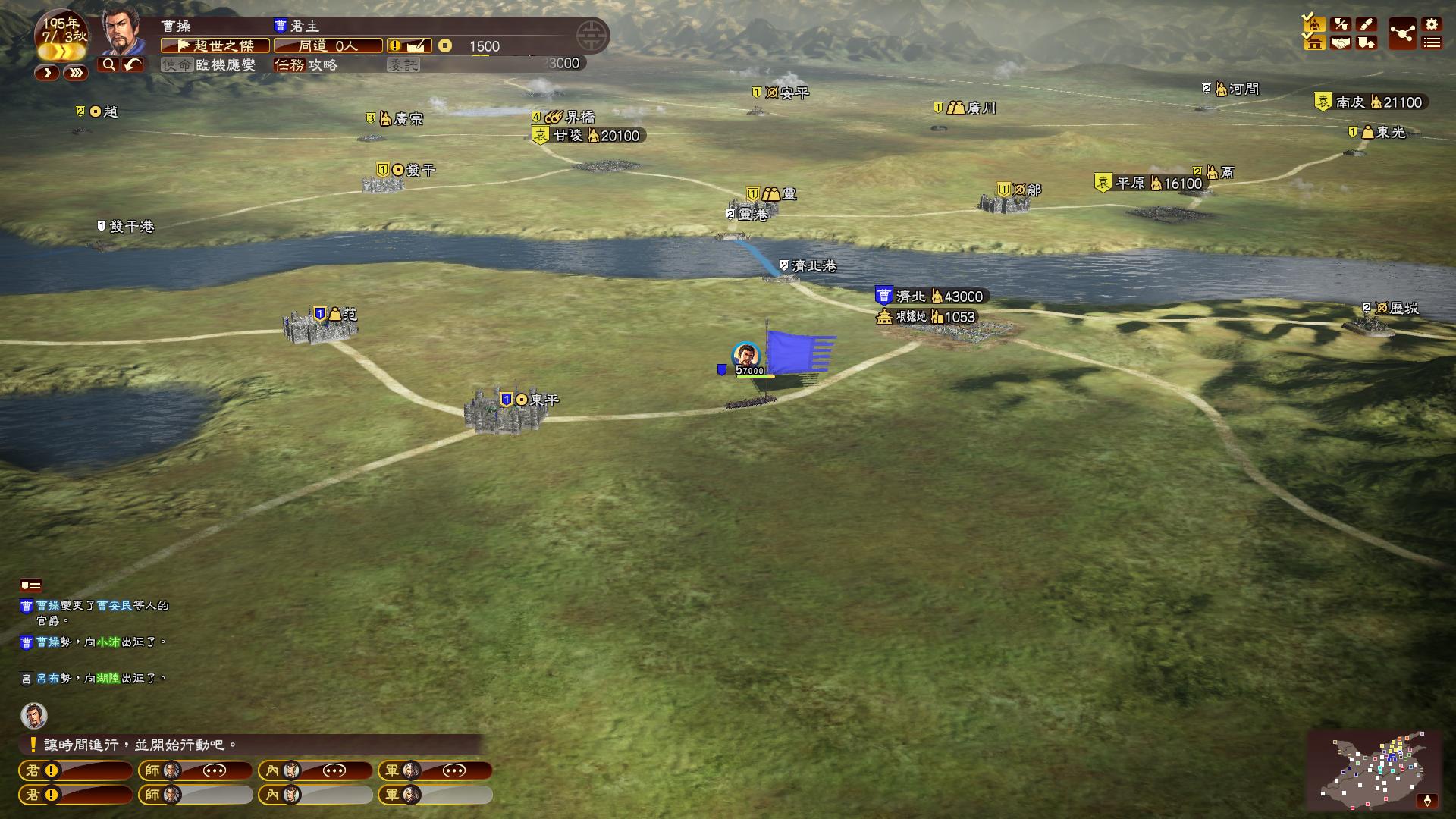This screenshot has width=1456, height=819.
Task: Toggle the officer display filter
Action: point(1315,24)
